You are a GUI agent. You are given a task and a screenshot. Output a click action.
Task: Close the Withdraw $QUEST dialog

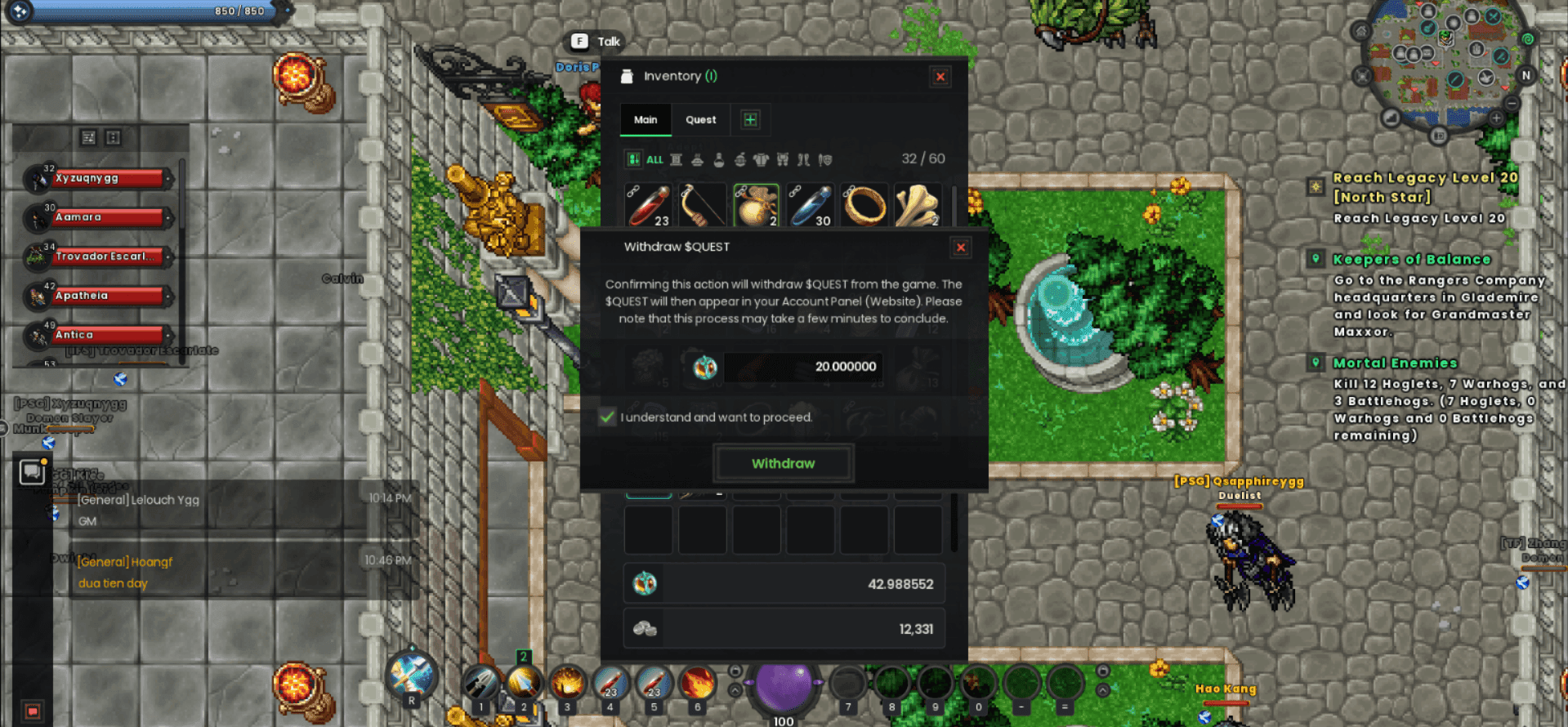point(961,248)
